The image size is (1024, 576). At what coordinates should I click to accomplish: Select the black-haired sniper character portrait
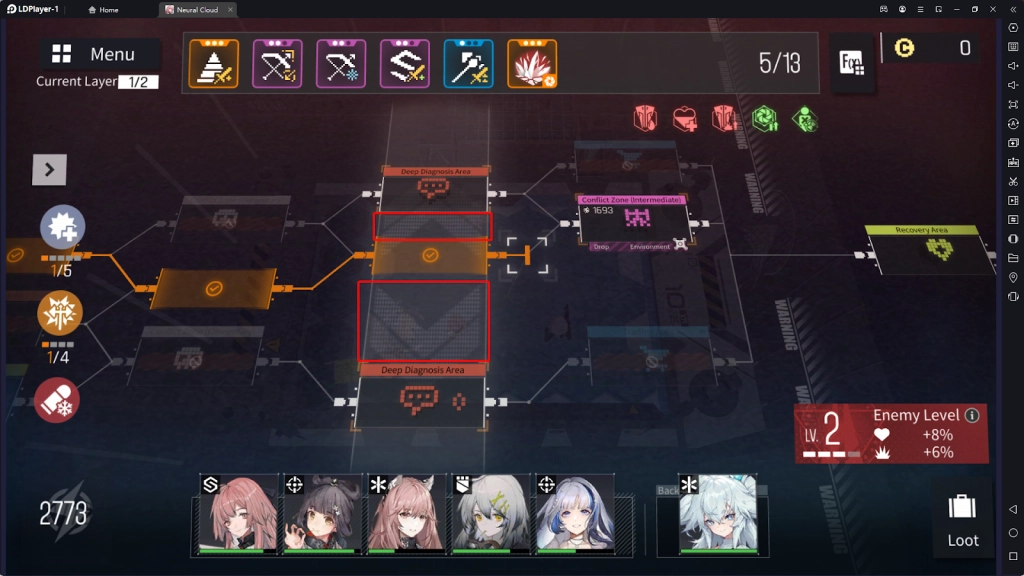pyautogui.click(x=321, y=513)
